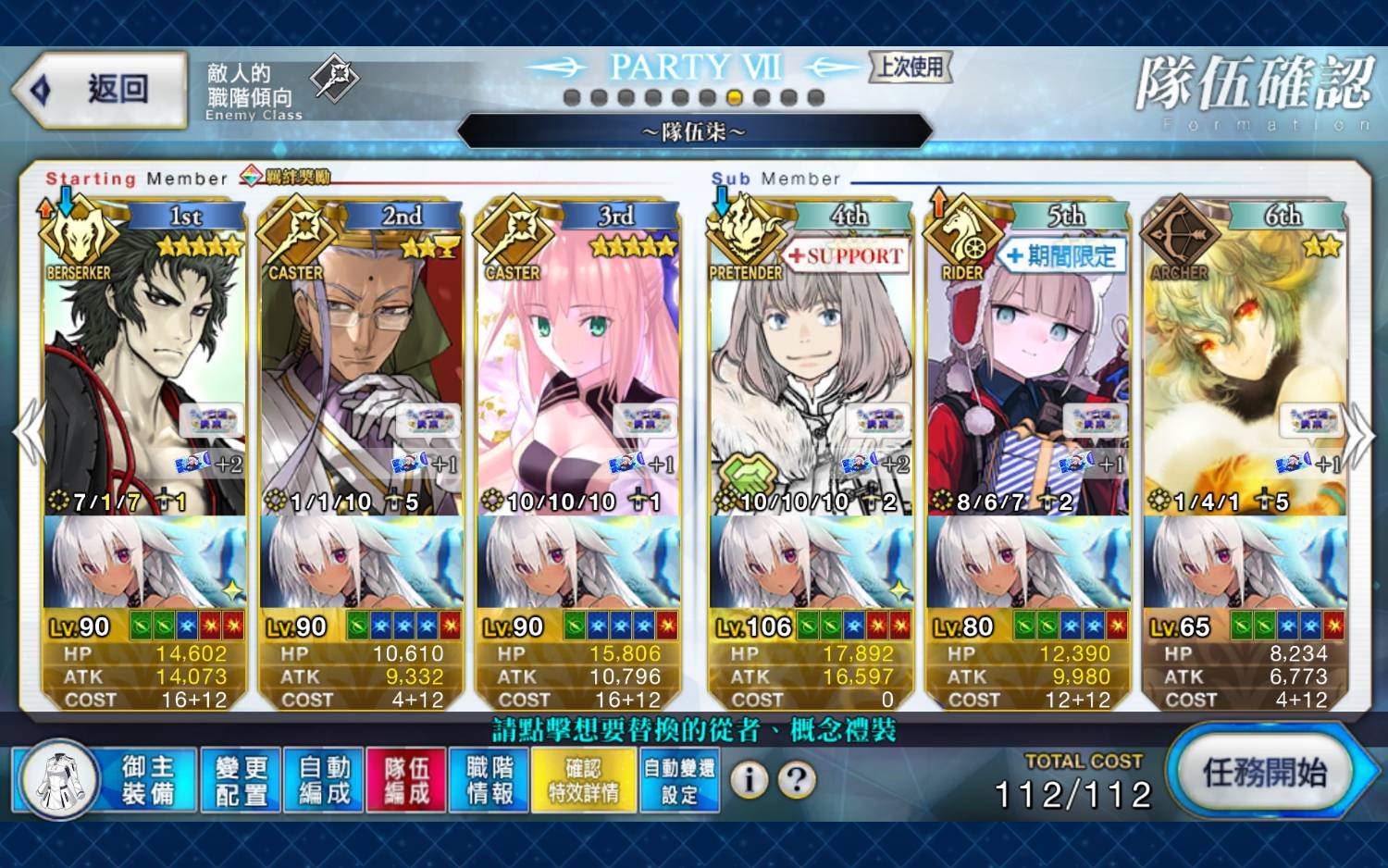Click the round info "i" icon

coord(750,780)
